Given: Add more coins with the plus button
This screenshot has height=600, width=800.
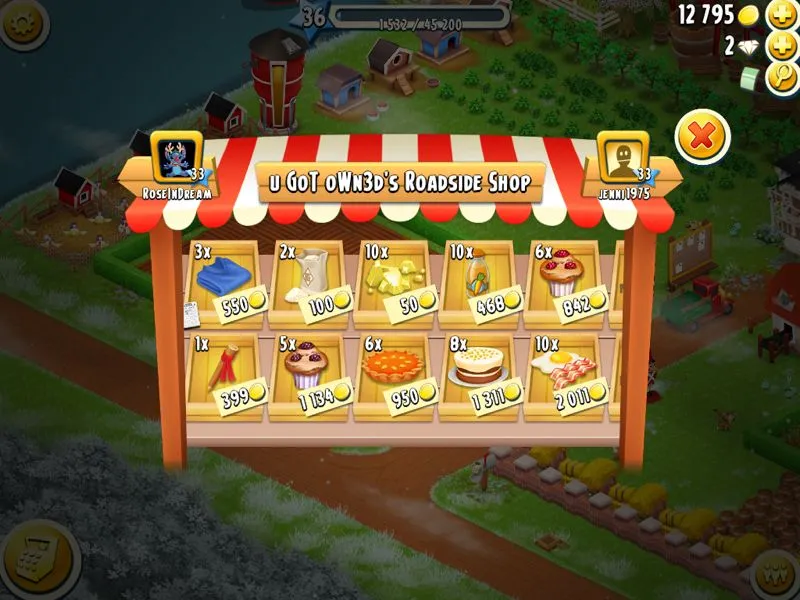Looking at the screenshot, I should pos(781,15).
